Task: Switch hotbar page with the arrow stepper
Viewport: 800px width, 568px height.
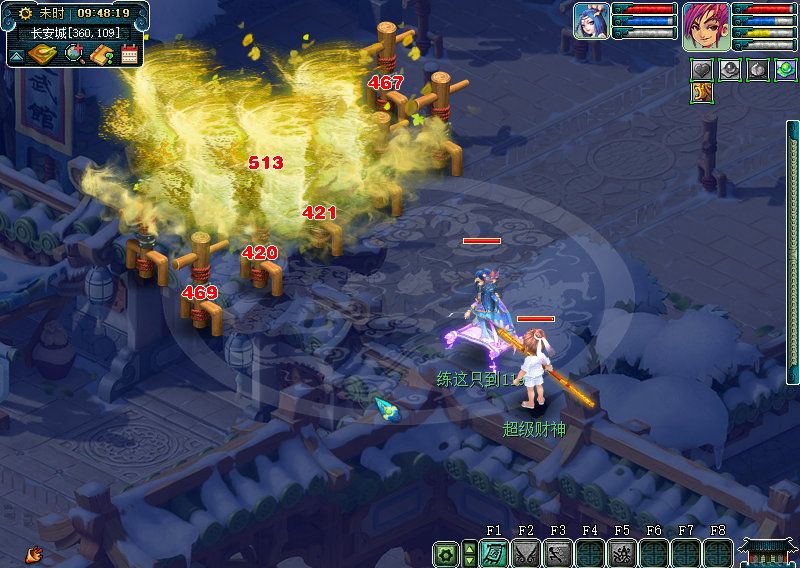Action: [469, 553]
